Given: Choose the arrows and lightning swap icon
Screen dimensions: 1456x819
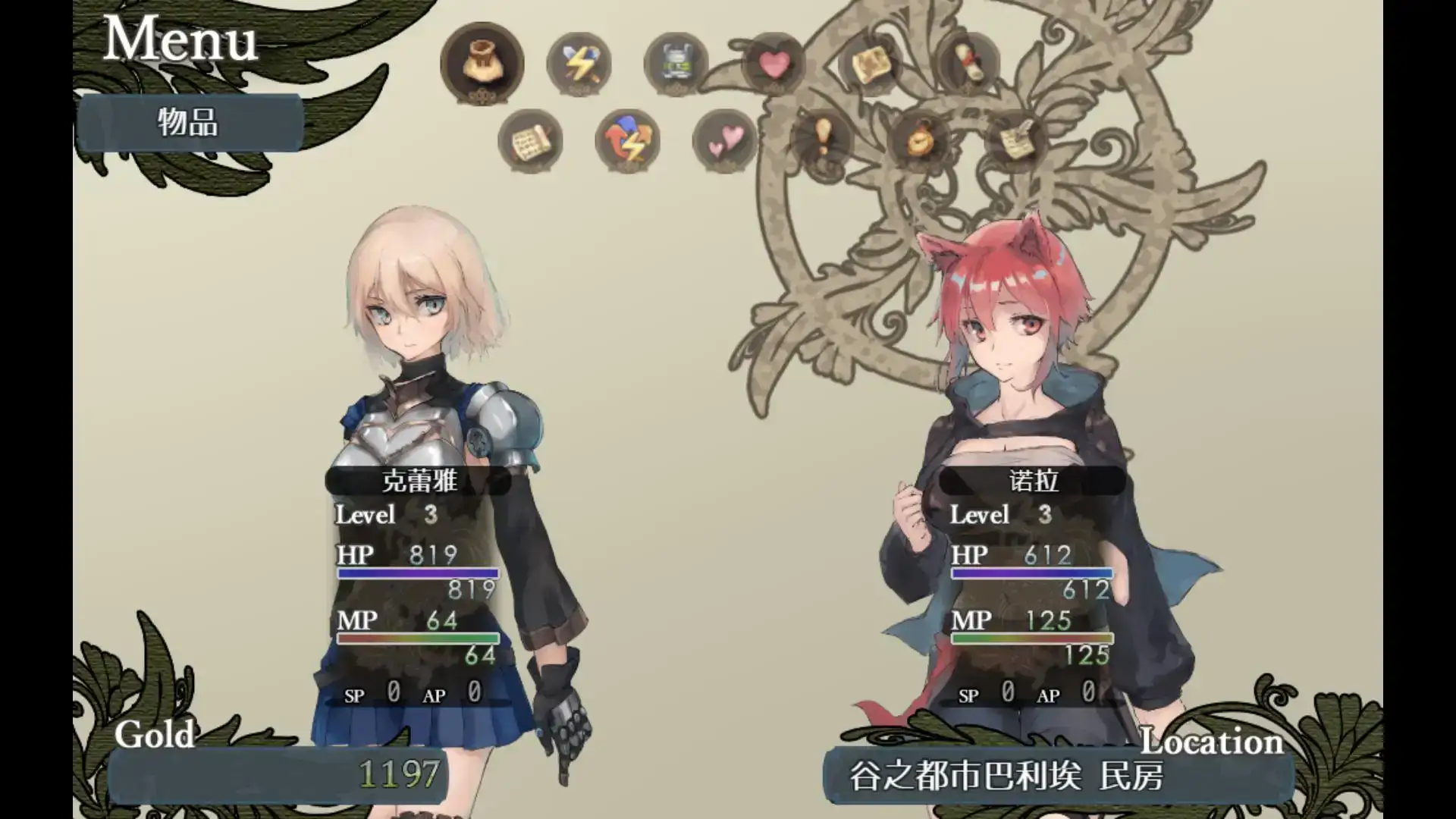Looking at the screenshot, I should tap(627, 141).
